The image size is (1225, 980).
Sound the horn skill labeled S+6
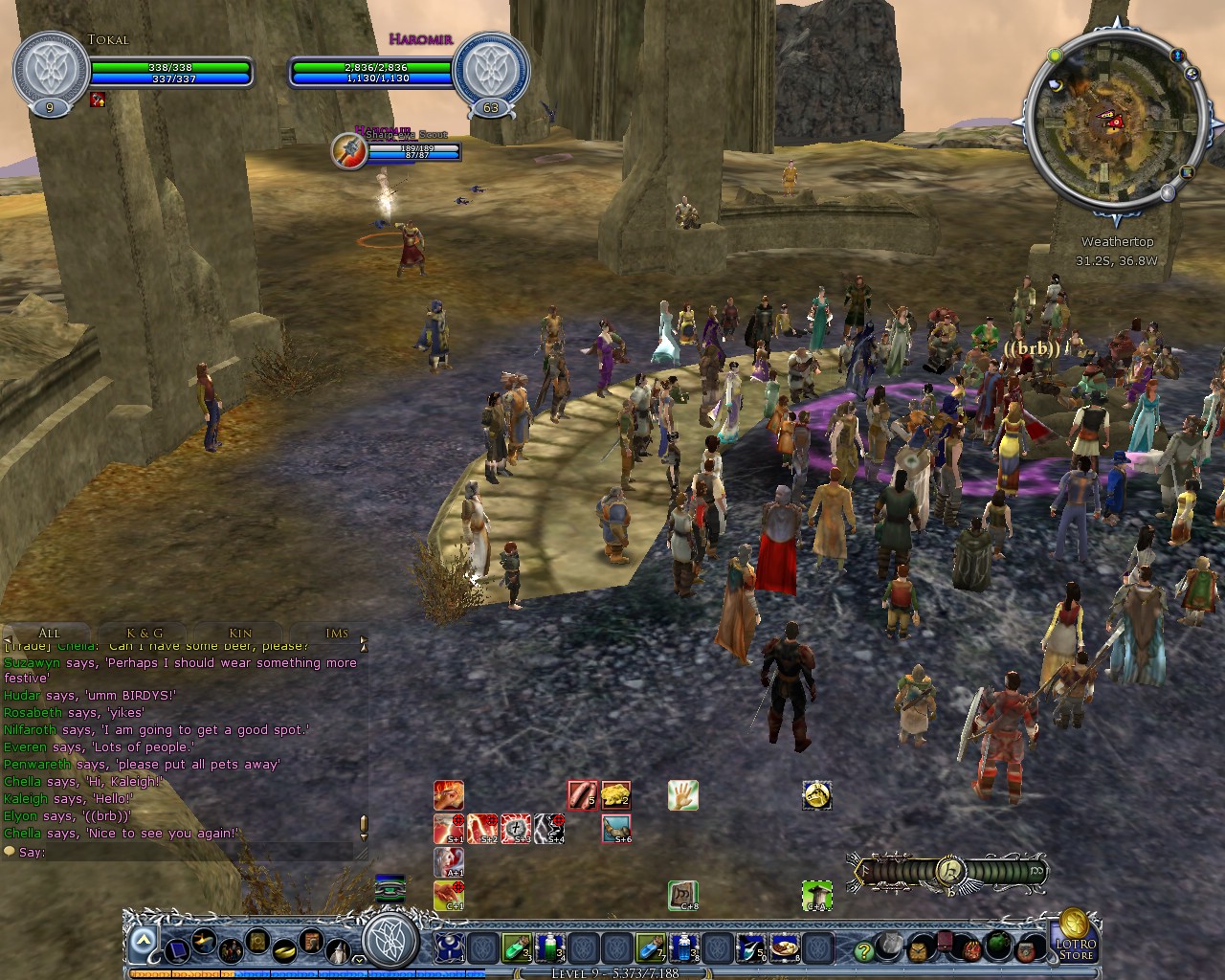[x=615, y=829]
